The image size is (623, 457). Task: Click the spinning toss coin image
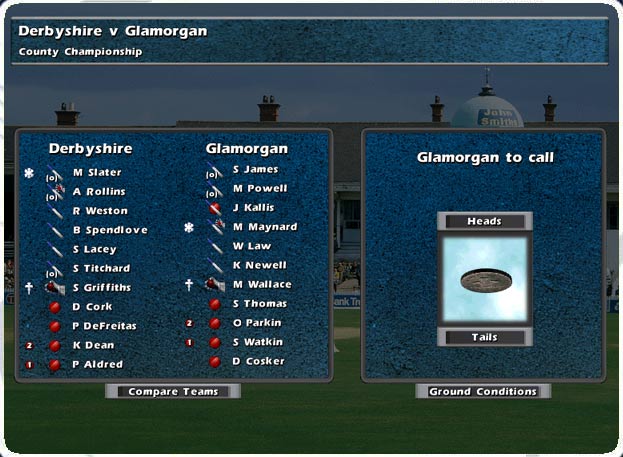pyautogui.click(x=484, y=280)
